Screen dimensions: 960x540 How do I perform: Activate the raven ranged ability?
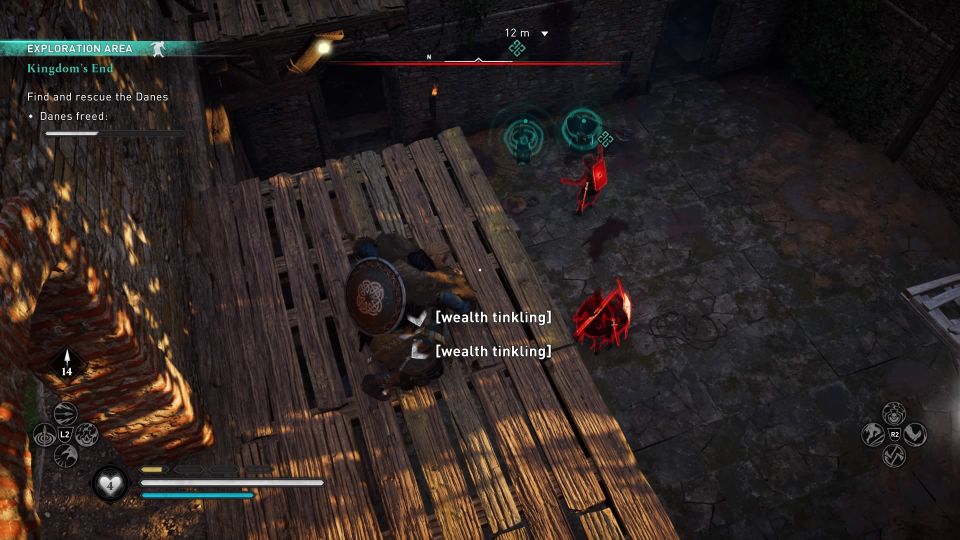click(x=65, y=457)
